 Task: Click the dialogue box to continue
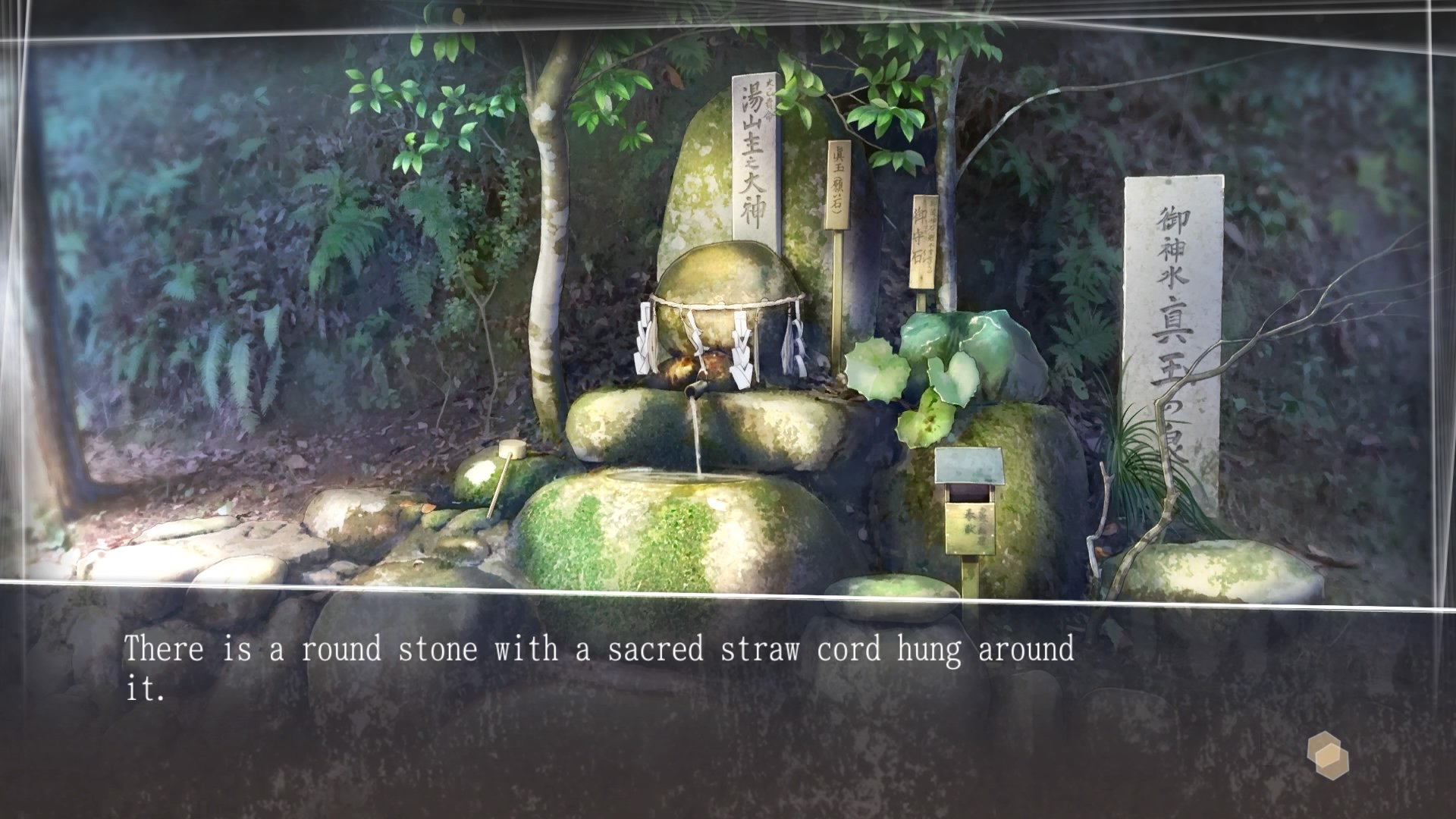(728, 682)
